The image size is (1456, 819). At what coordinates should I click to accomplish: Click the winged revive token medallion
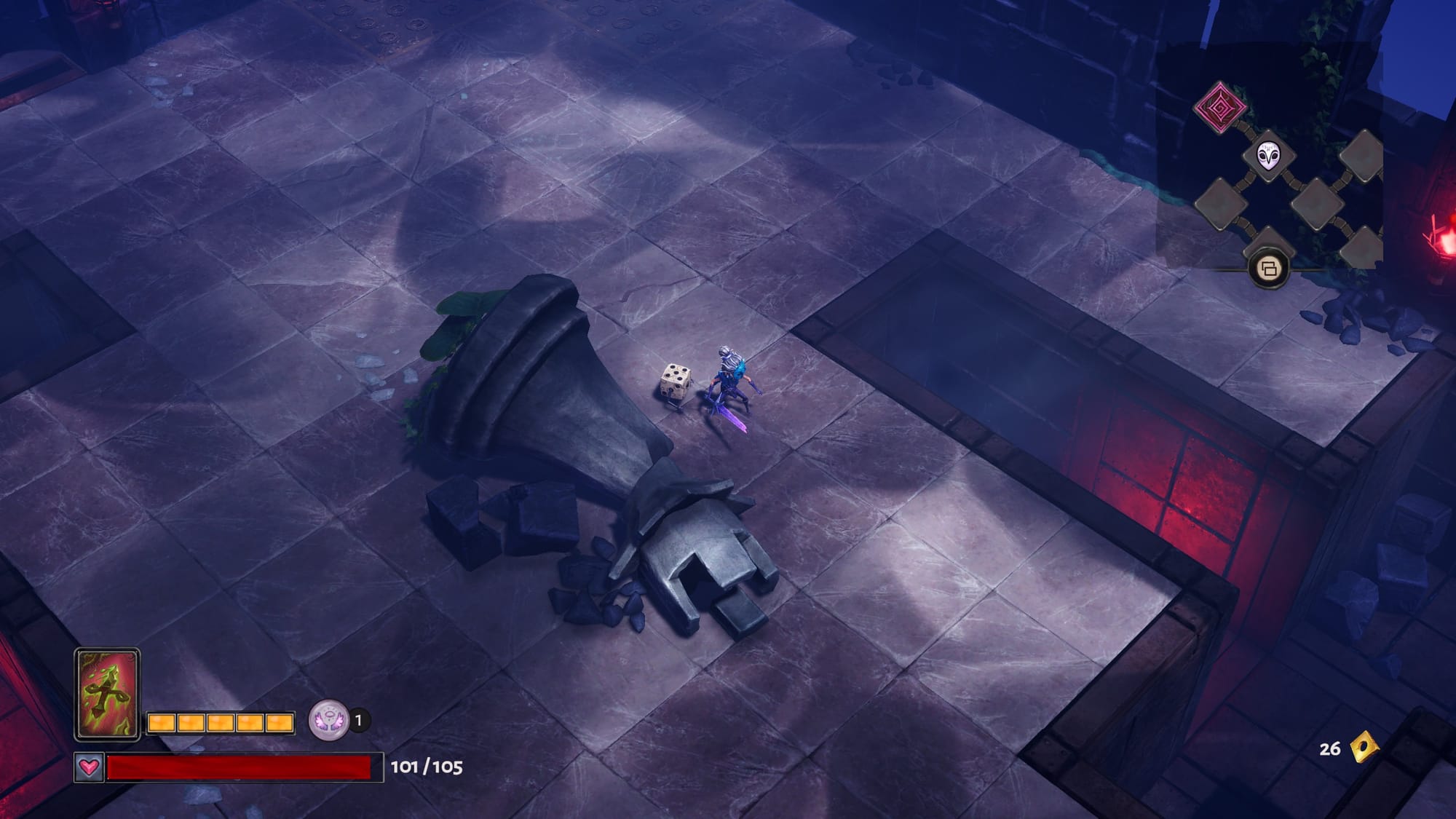click(x=329, y=720)
